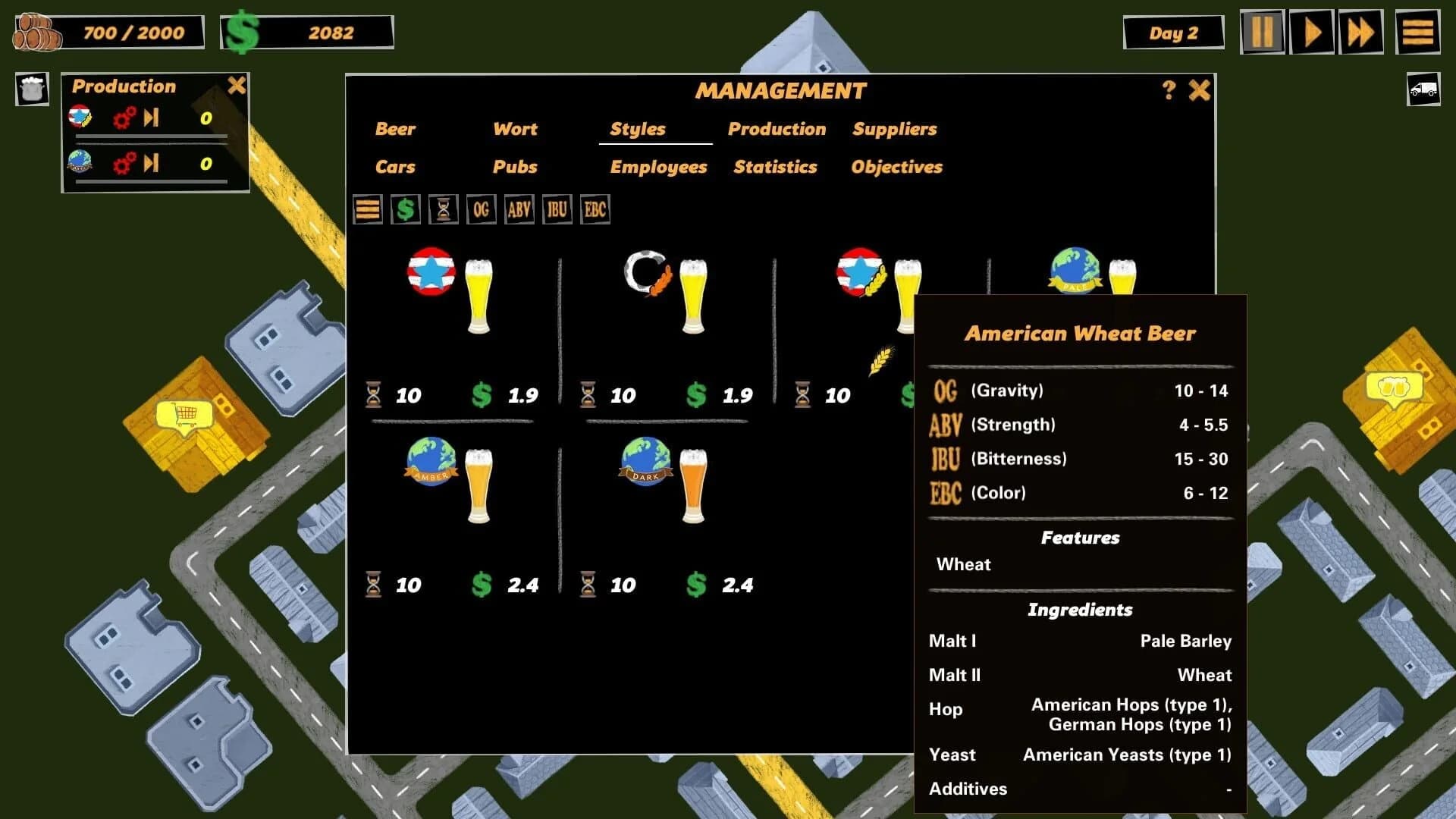Screen dimensions: 1456x819
Task: Toggle the red gears for the Dark beer row
Action: pyautogui.click(x=122, y=162)
